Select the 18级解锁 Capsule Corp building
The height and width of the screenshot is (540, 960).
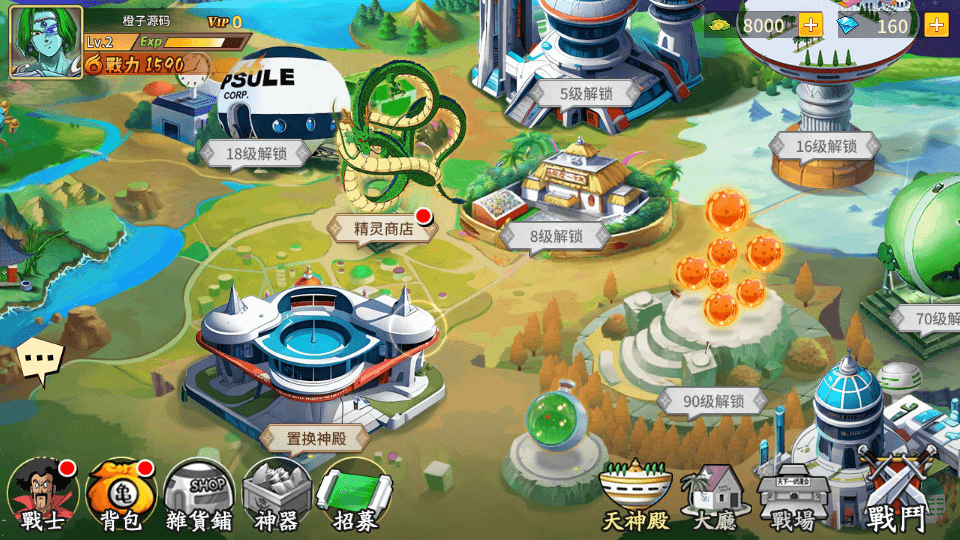[x=256, y=154]
